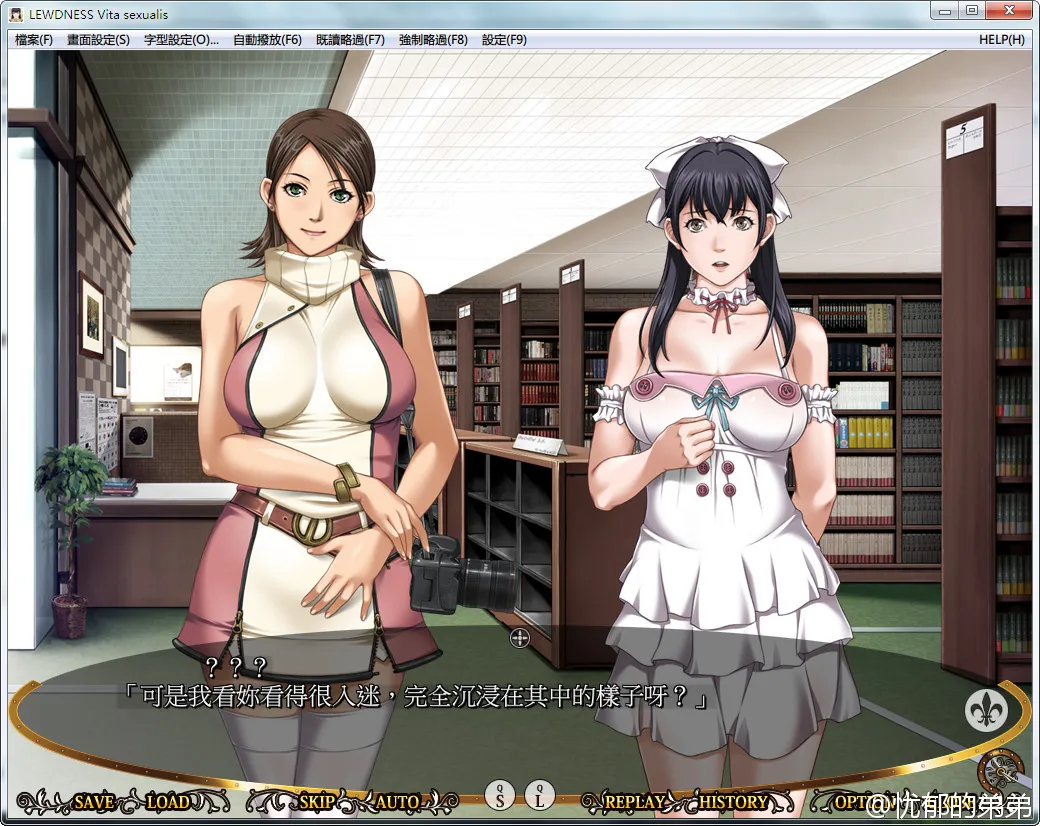Screen dimensions: 1040x826
Task: Quick load with the QL round button
Action: point(540,796)
